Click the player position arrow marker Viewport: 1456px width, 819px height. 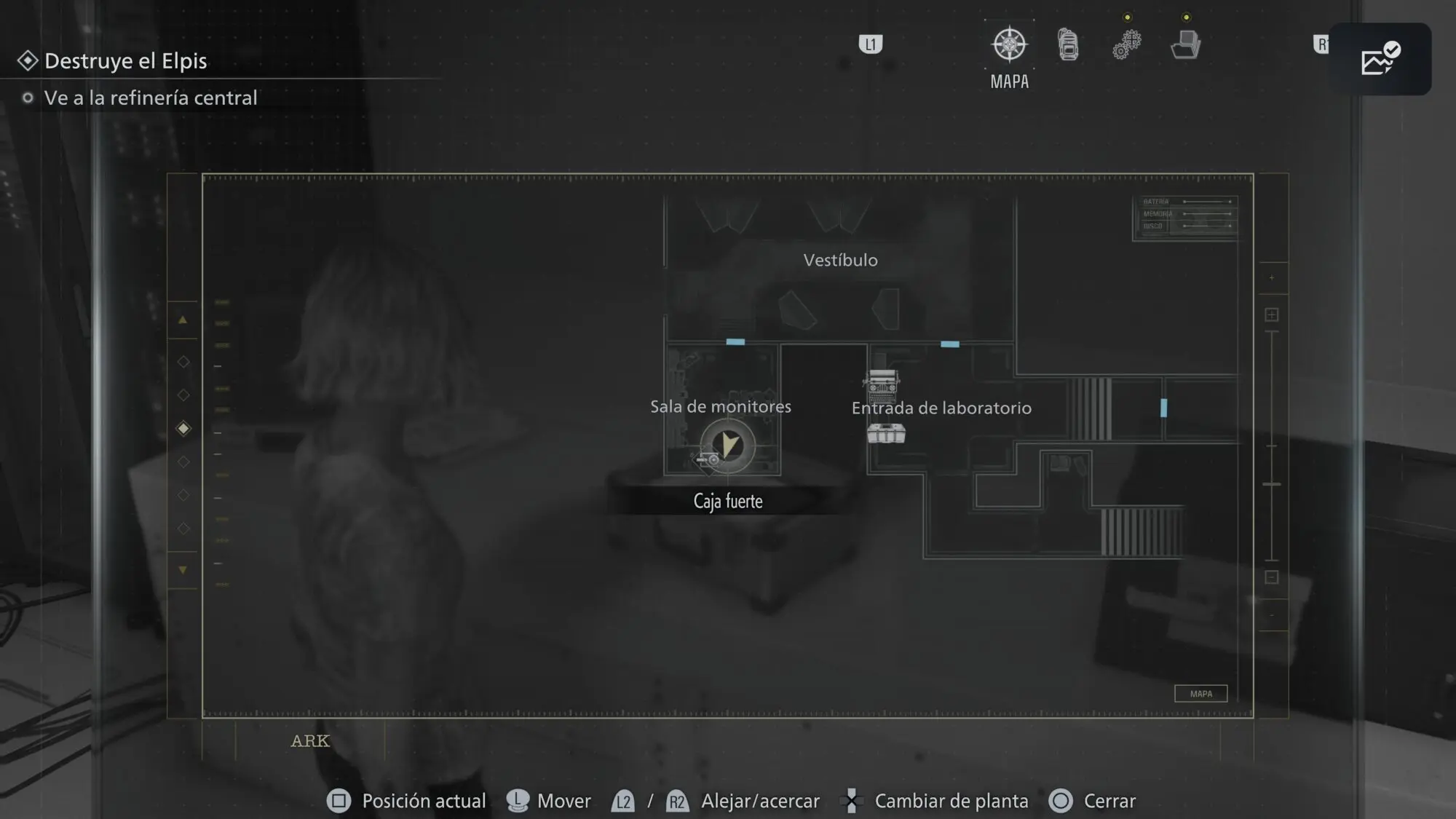pyautogui.click(x=727, y=444)
